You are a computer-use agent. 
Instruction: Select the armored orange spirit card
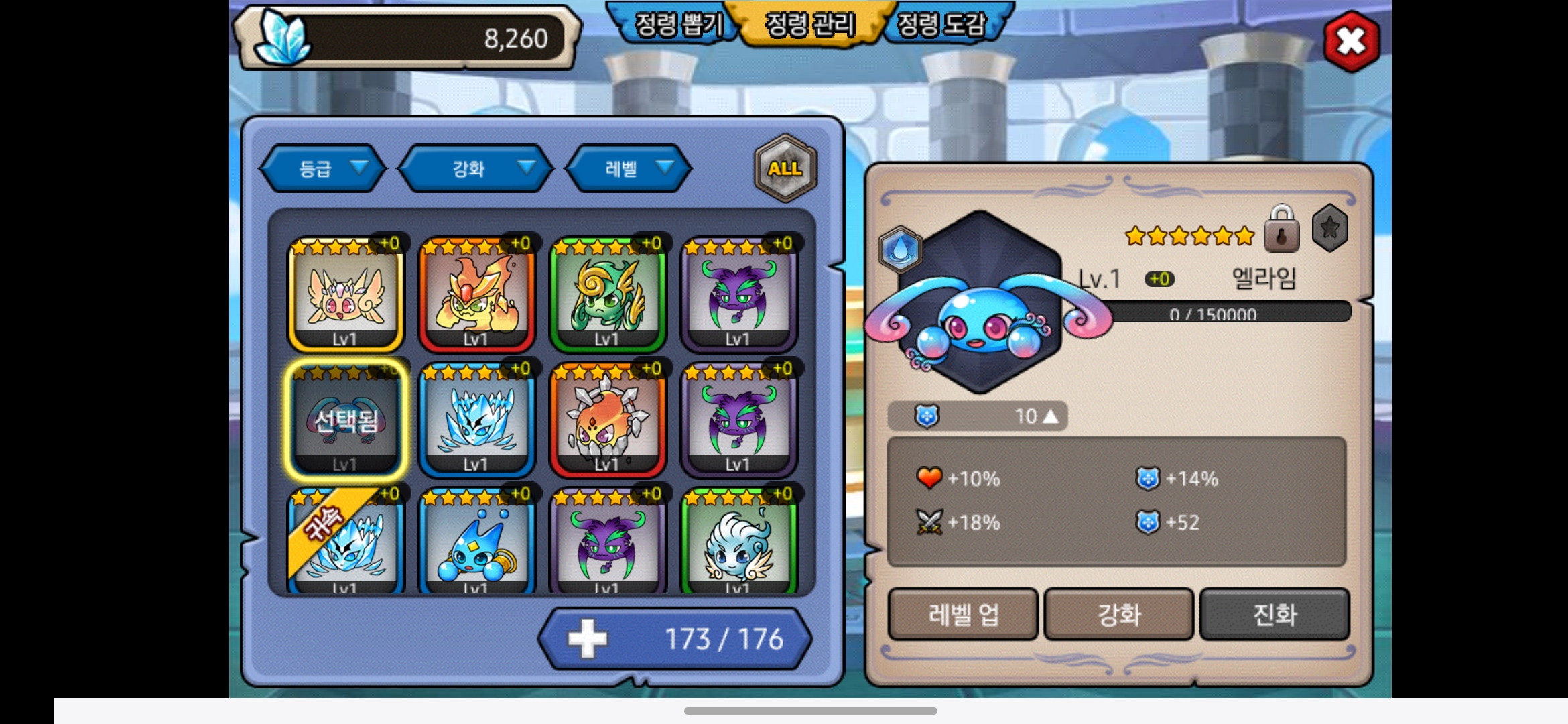tap(607, 420)
